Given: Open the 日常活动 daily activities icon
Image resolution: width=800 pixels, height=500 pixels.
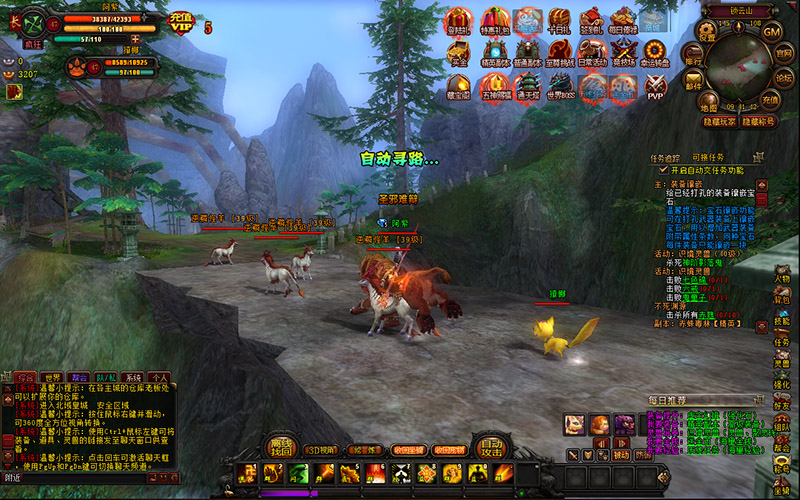Looking at the screenshot, I should (591, 53).
